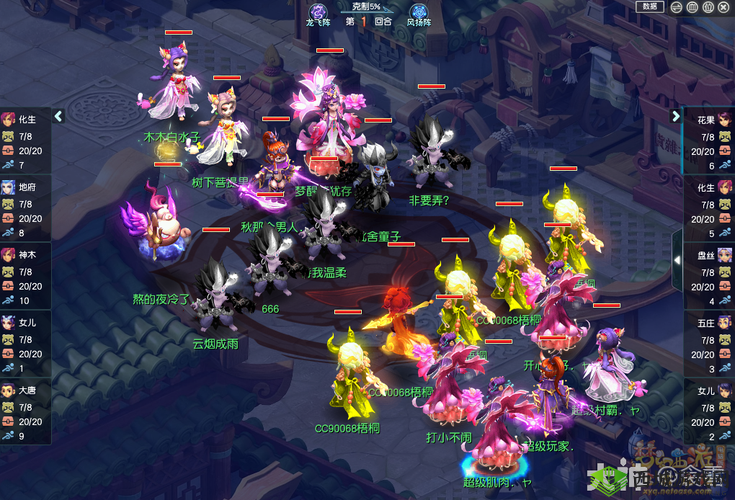Select the 龙飞阵 formation icon
Image resolution: width=735 pixels, height=500 pixels.
(x=320, y=12)
